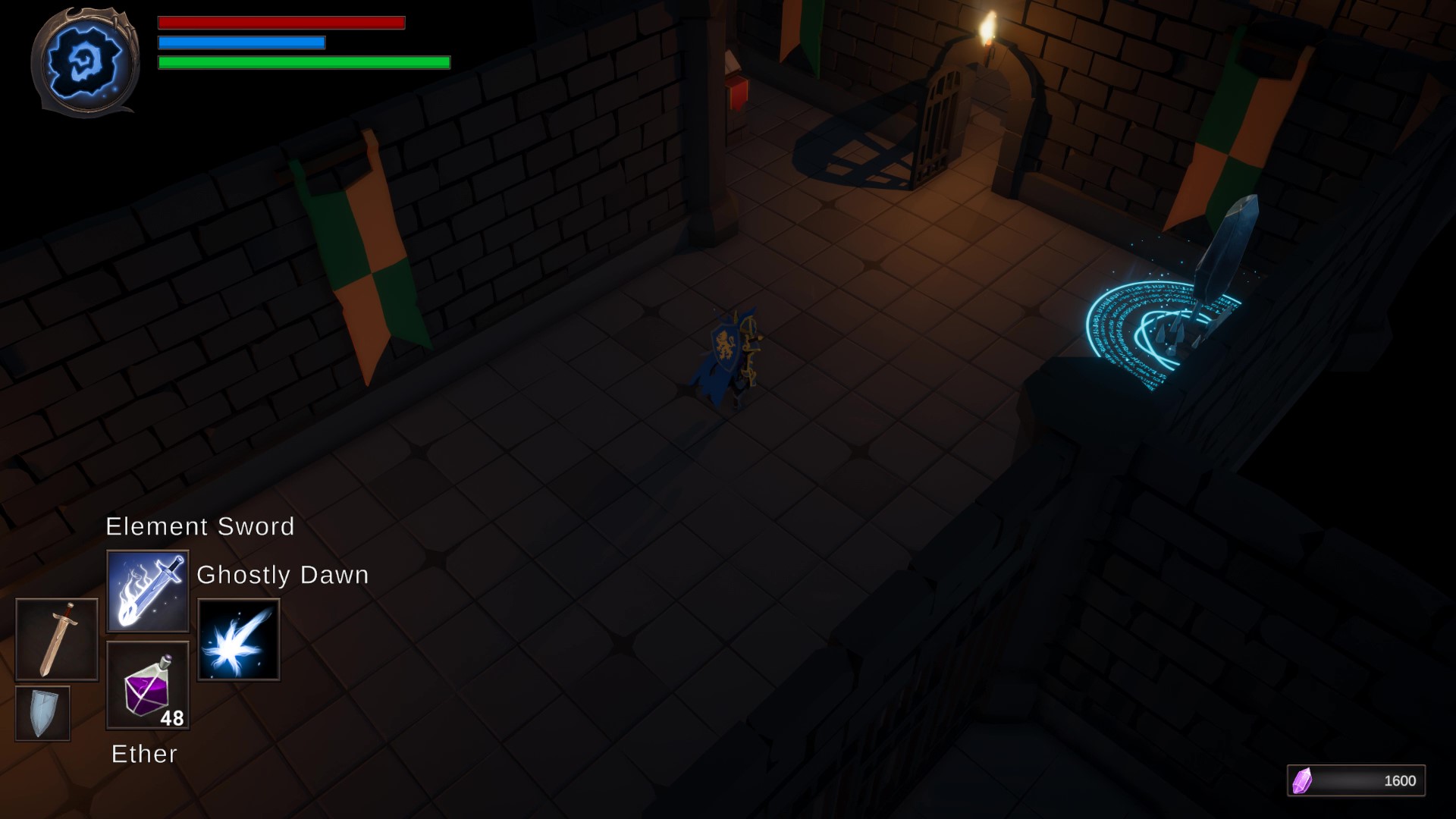Click the Ghostly Dawn label text
1456x819 pixels.
[282, 574]
